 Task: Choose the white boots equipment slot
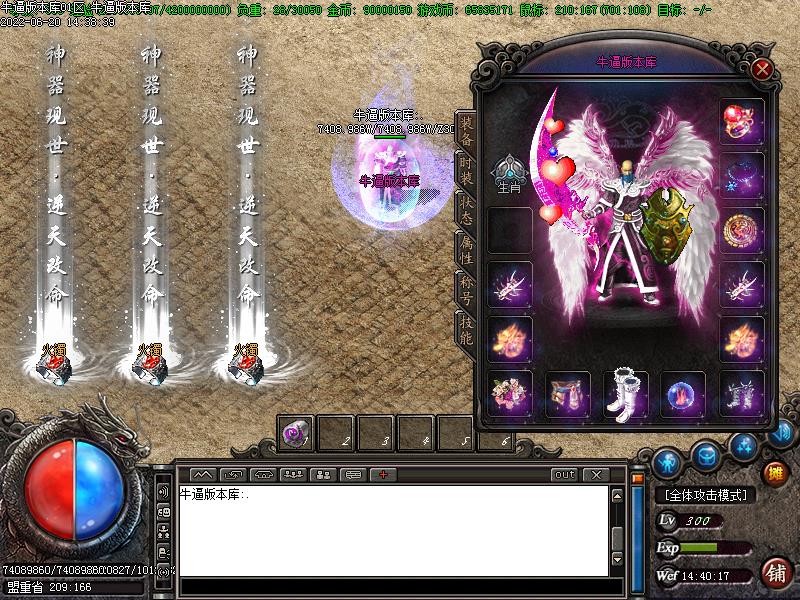626,393
